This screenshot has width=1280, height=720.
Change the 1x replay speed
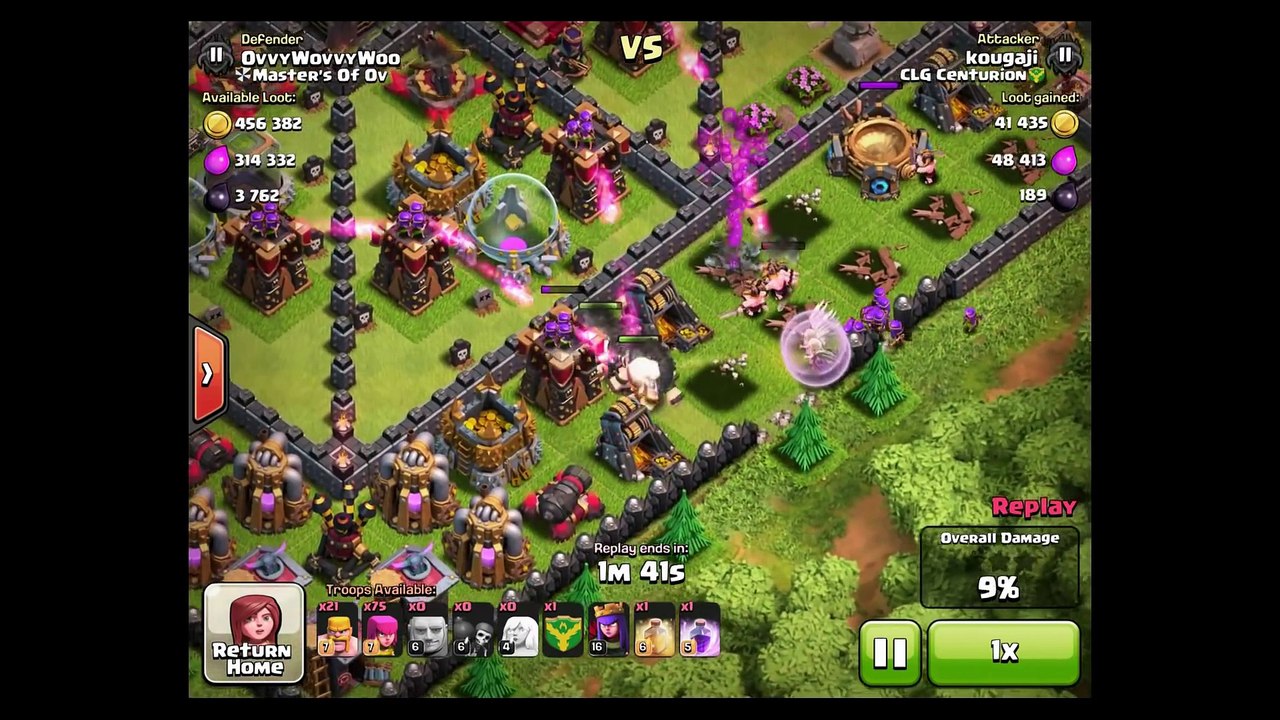coord(1003,652)
